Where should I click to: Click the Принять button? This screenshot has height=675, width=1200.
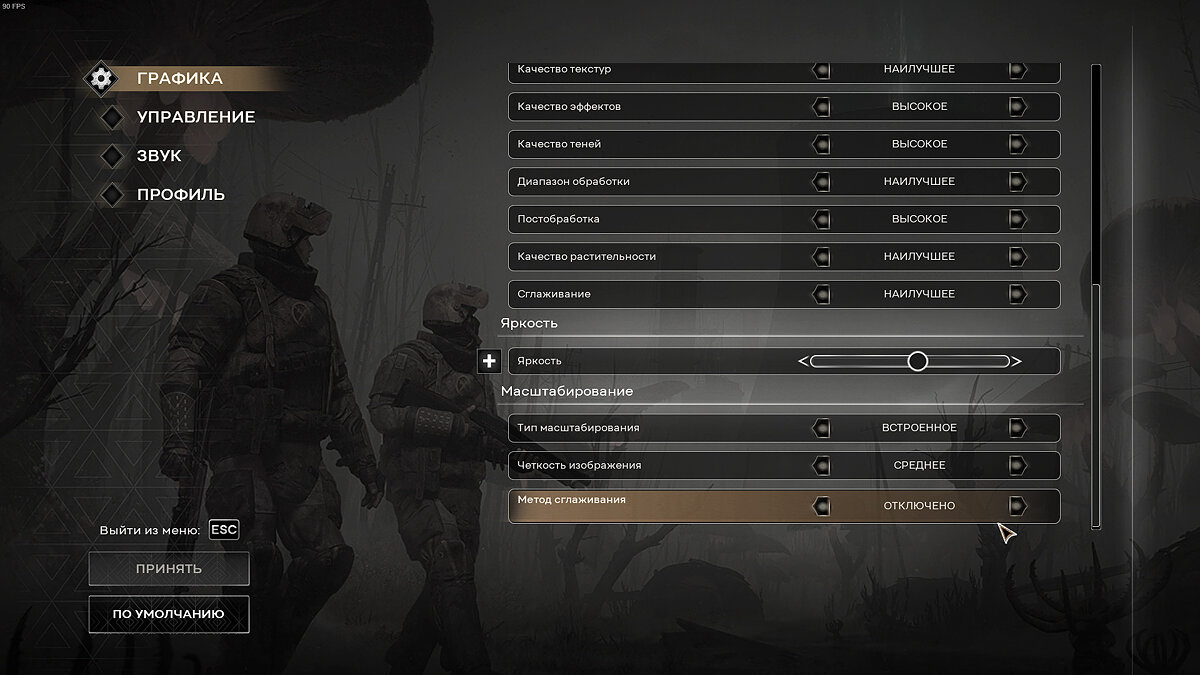[169, 569]
